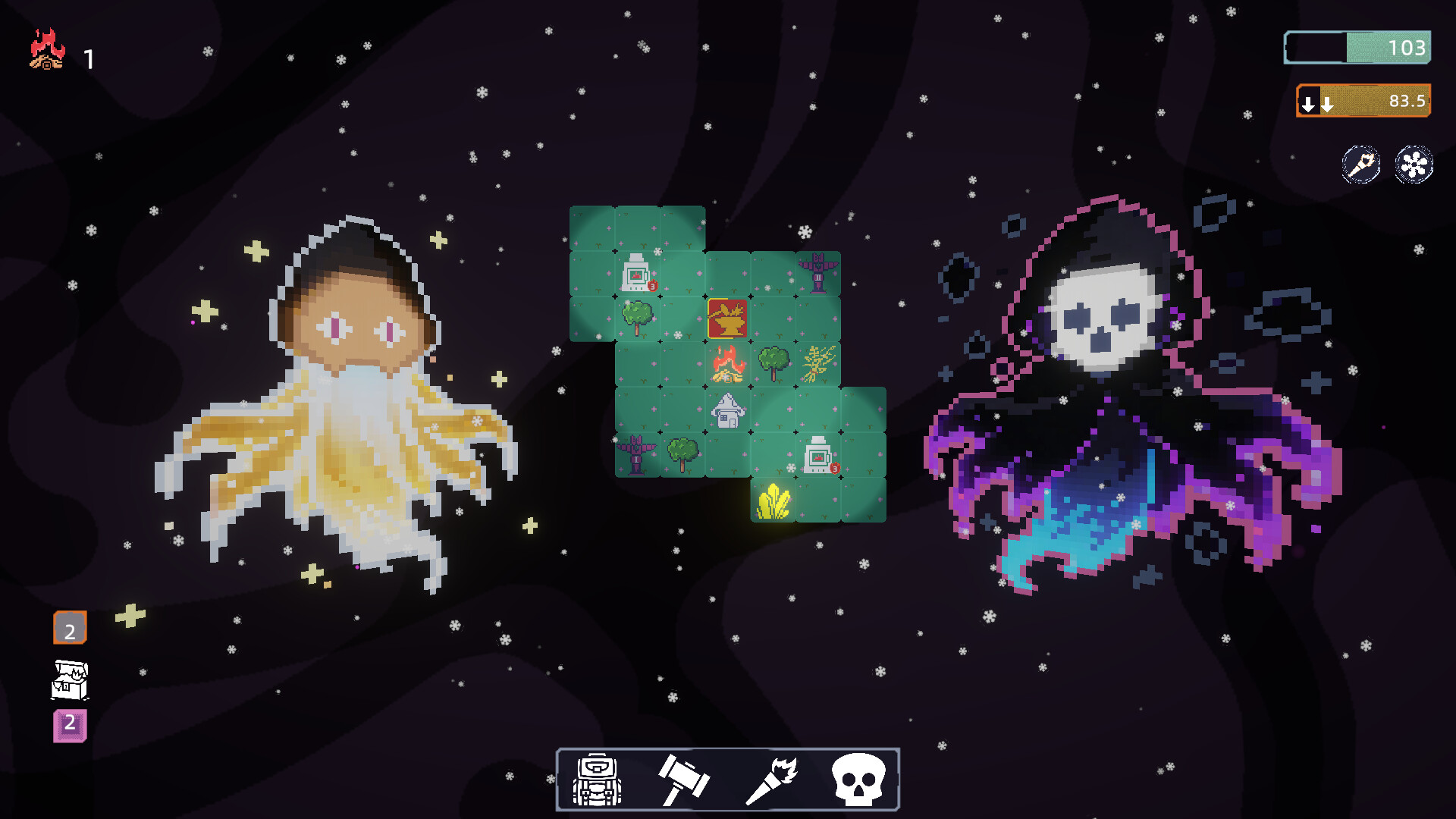Click the orange badge showing 2

coord(69,628)
